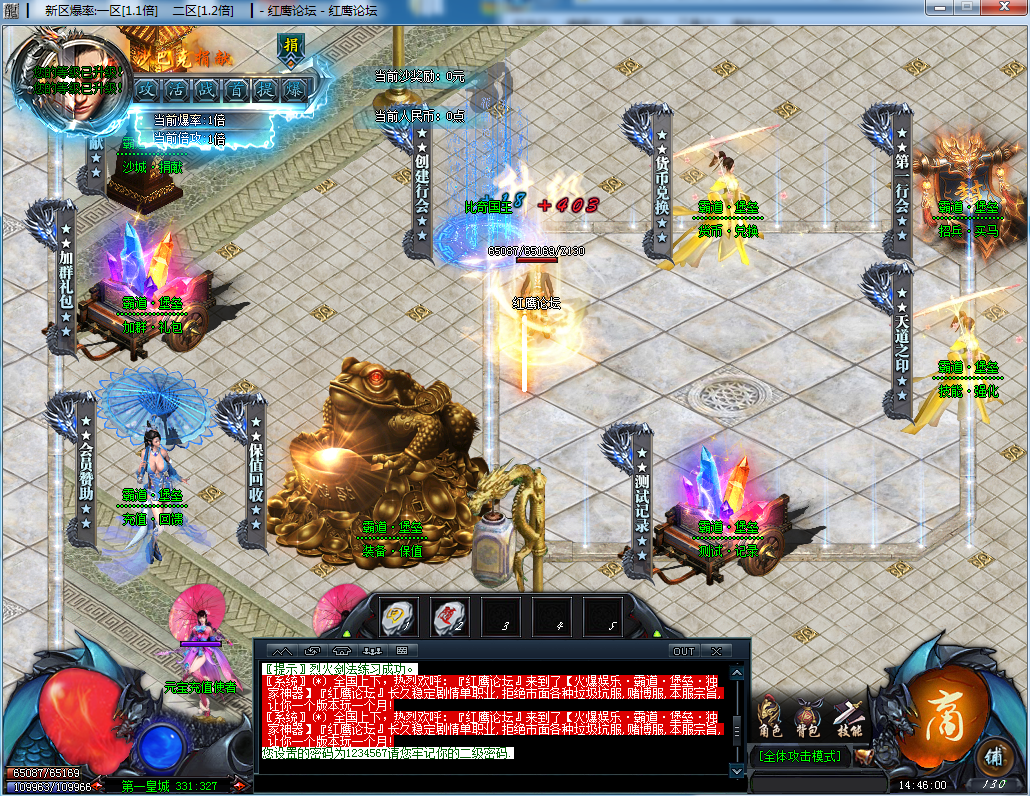Use the red-glyph stone in hotbar slot 2

click(x=451, y=615)
